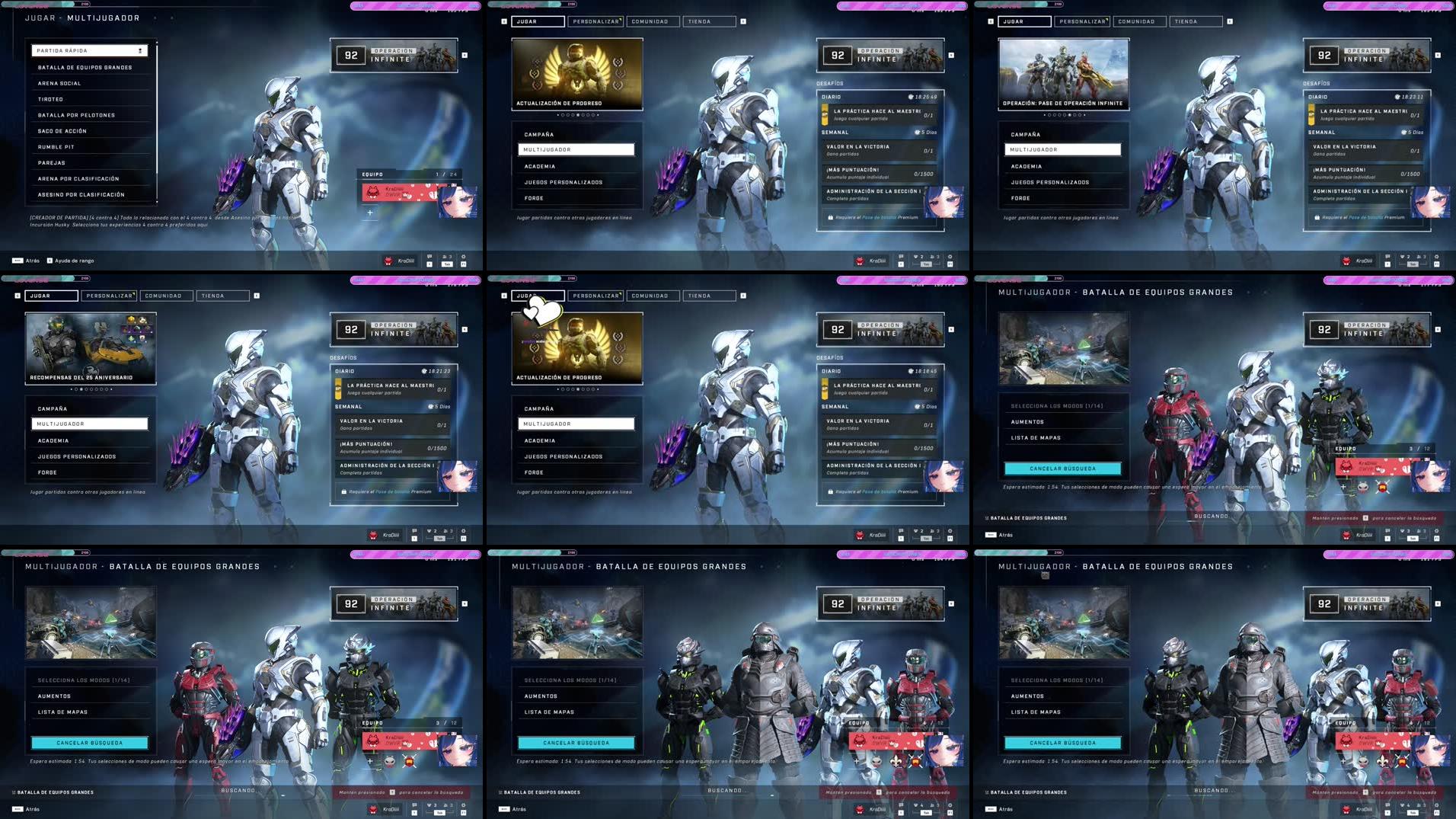The image size is (1456, 819).
Task: Expand the arrow beside the Operación Infinite banner
Action: (x=951, y=55)
